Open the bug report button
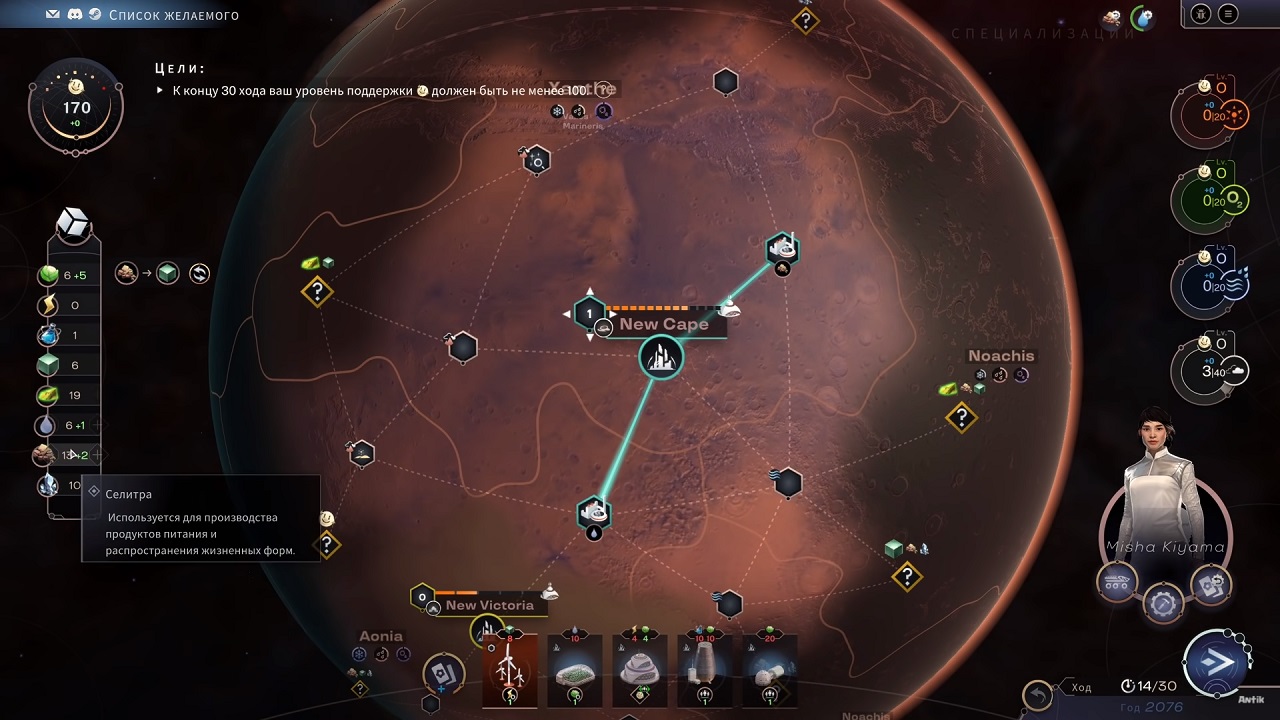 [x=1200, y=14]
